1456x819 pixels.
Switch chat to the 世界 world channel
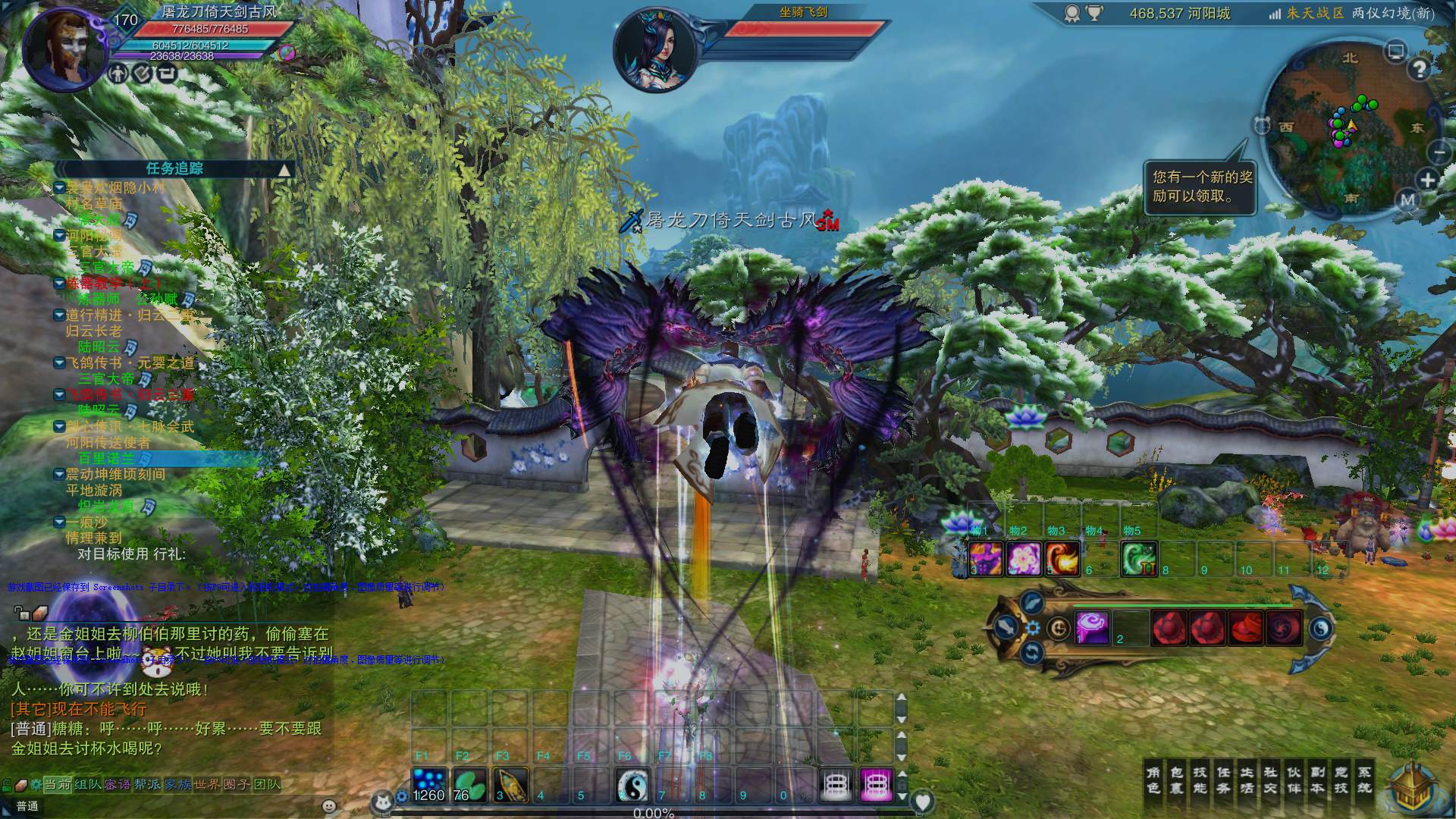(207, 784)
